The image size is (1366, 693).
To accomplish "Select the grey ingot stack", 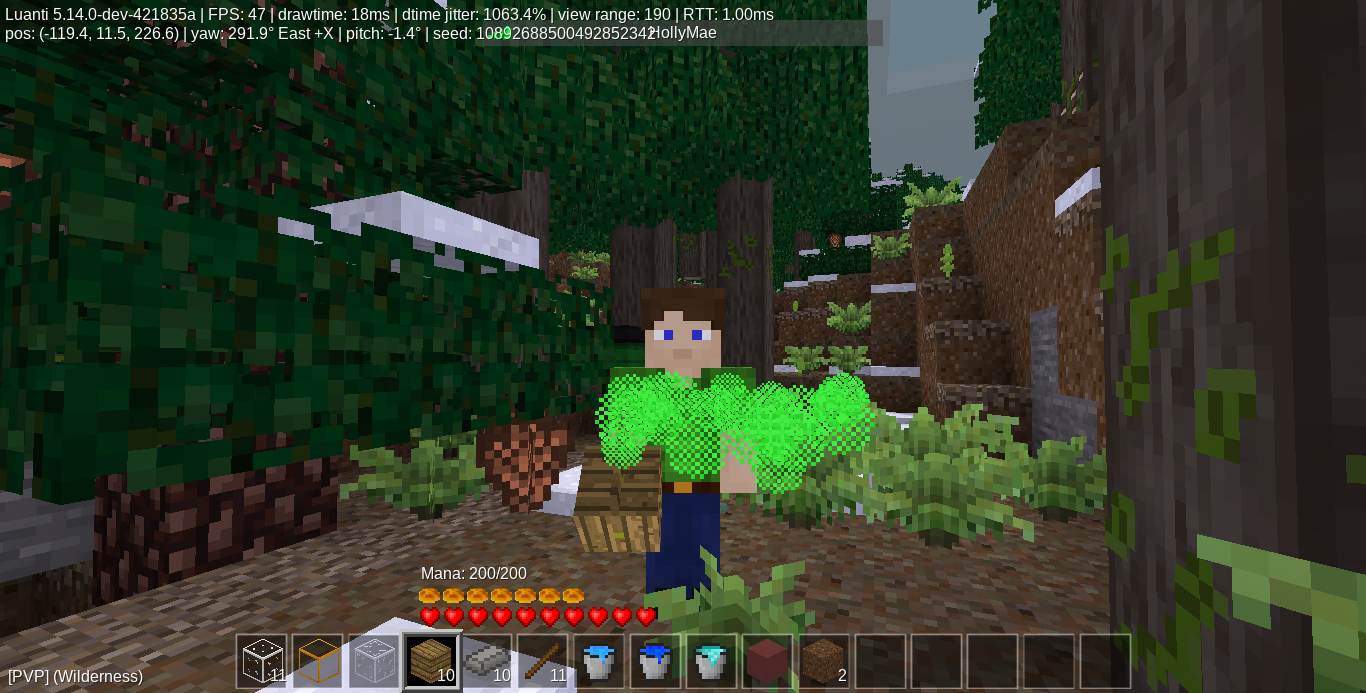I will [x=487, y=661].
